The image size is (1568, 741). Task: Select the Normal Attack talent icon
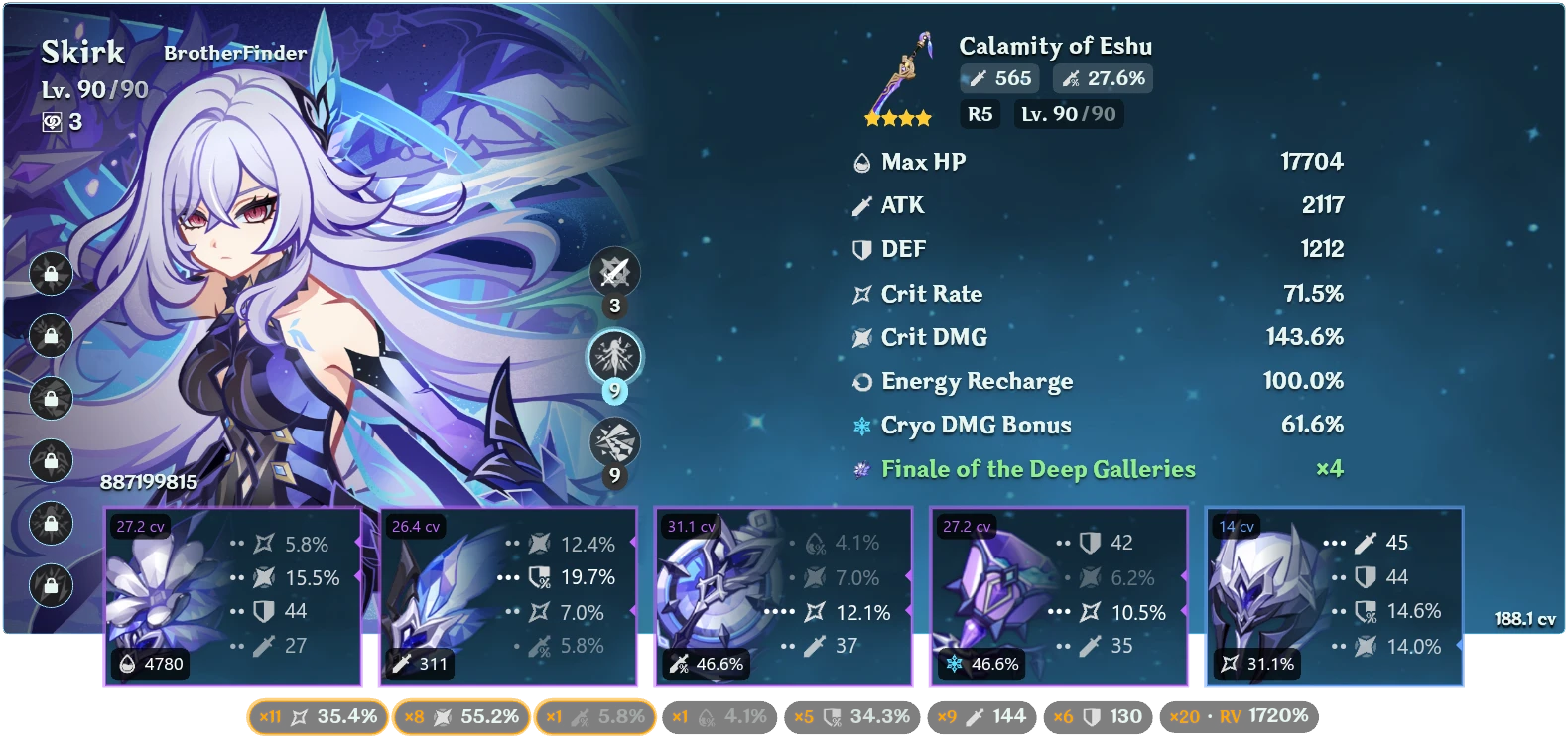612,272
